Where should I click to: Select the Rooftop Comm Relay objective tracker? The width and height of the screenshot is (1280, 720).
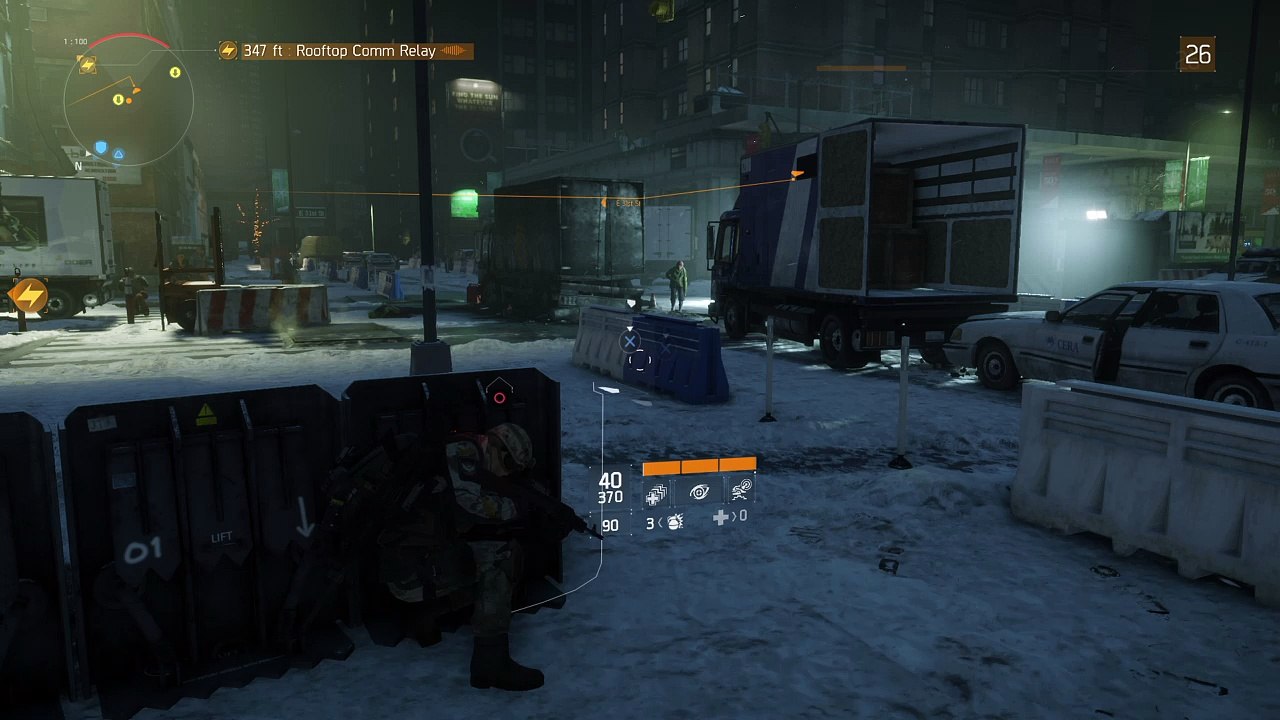point(346,51)
